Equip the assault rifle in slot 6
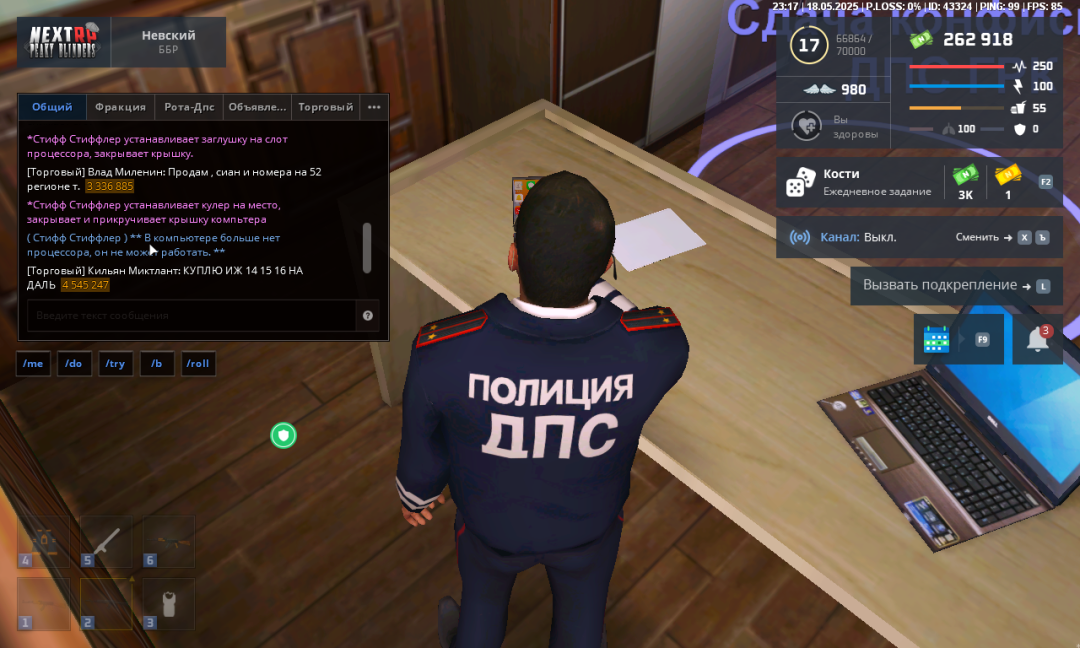Screen dimensions: 1080x648 pyautogui.click(x=168, y=540)
